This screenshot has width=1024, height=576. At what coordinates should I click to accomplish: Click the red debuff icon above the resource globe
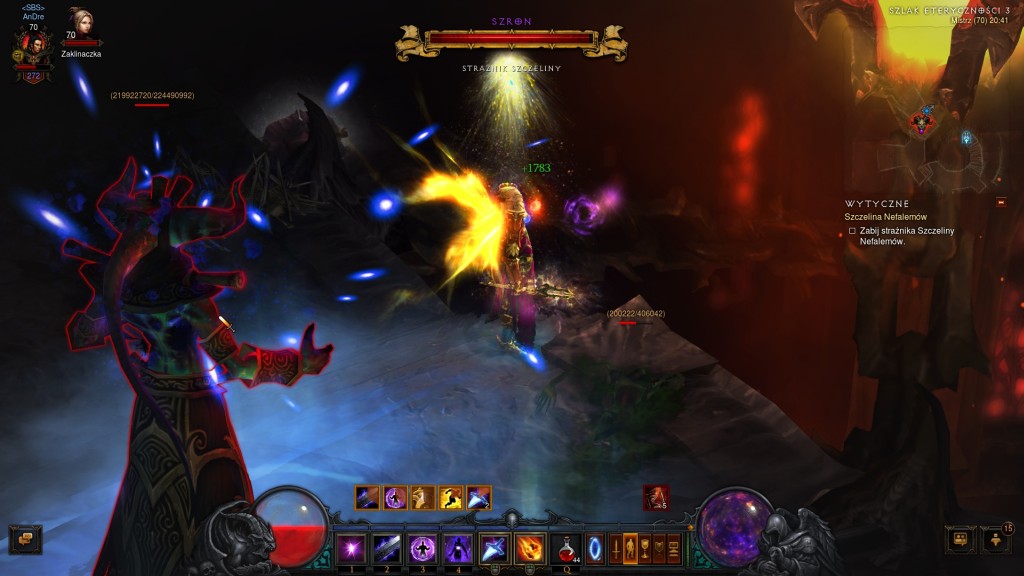point(656,497)
